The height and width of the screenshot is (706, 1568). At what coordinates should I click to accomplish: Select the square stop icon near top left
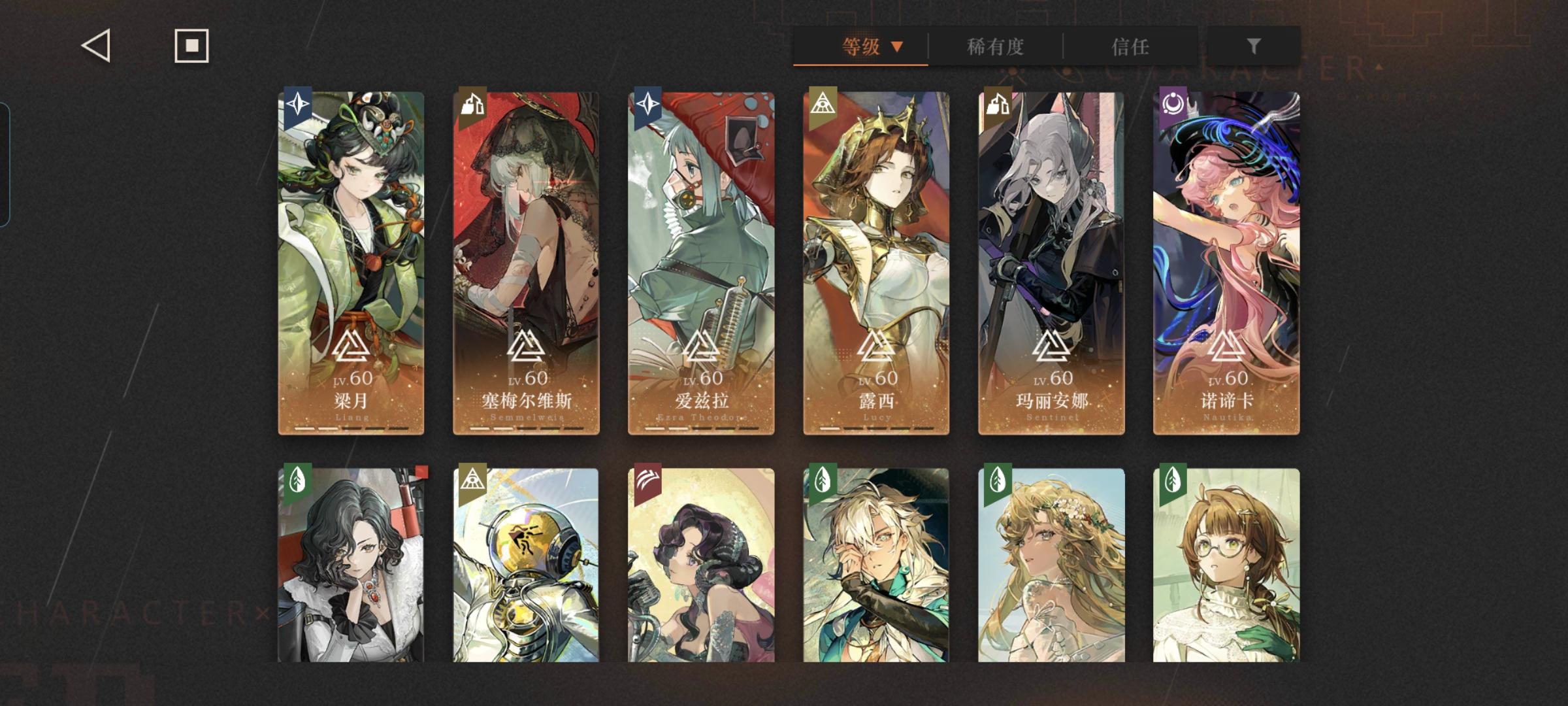pos(191,46)
